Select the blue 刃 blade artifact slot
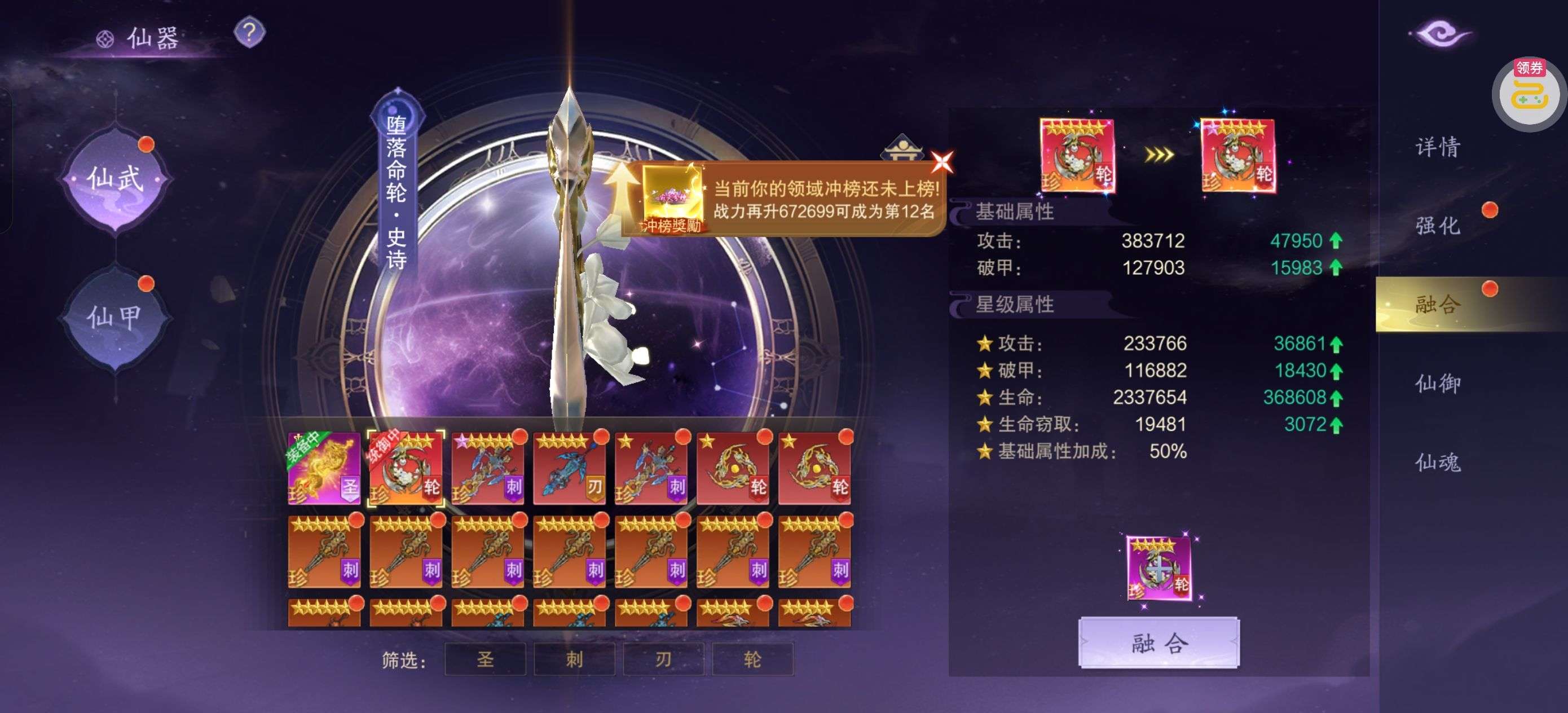 click(569, 468)
